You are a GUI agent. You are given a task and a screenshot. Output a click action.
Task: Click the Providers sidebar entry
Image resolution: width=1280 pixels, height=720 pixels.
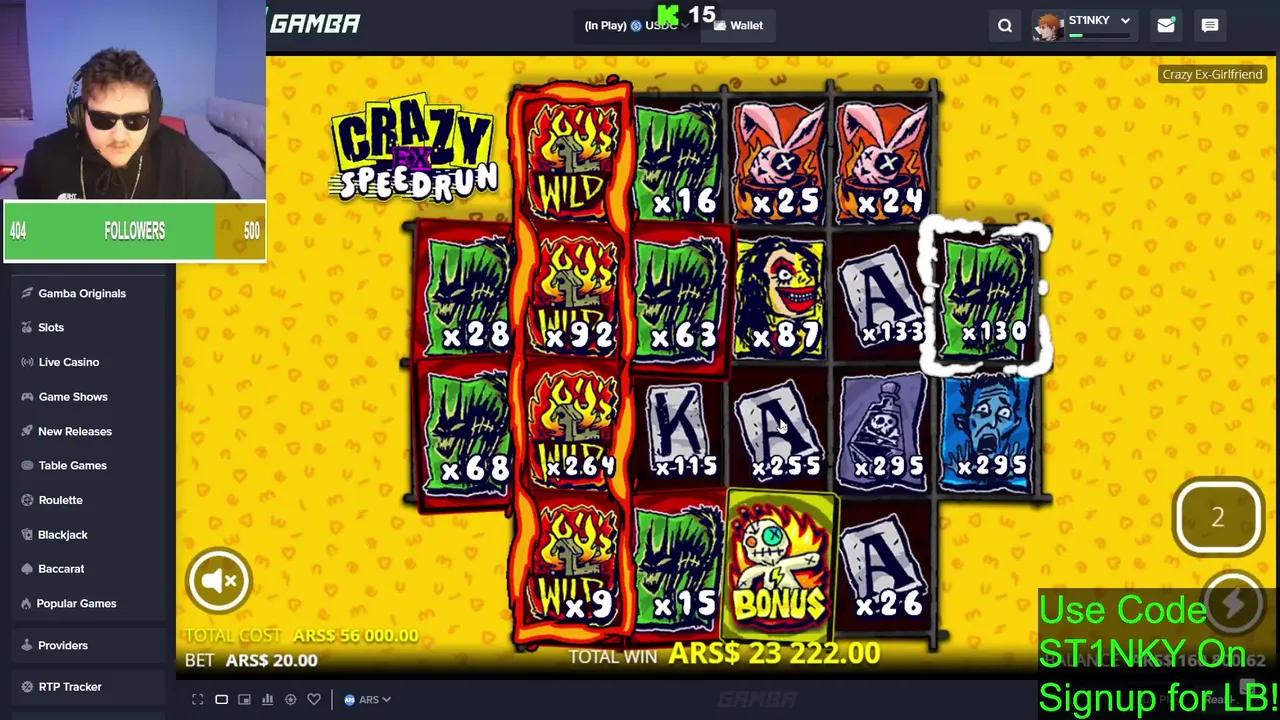click(63, 645)
